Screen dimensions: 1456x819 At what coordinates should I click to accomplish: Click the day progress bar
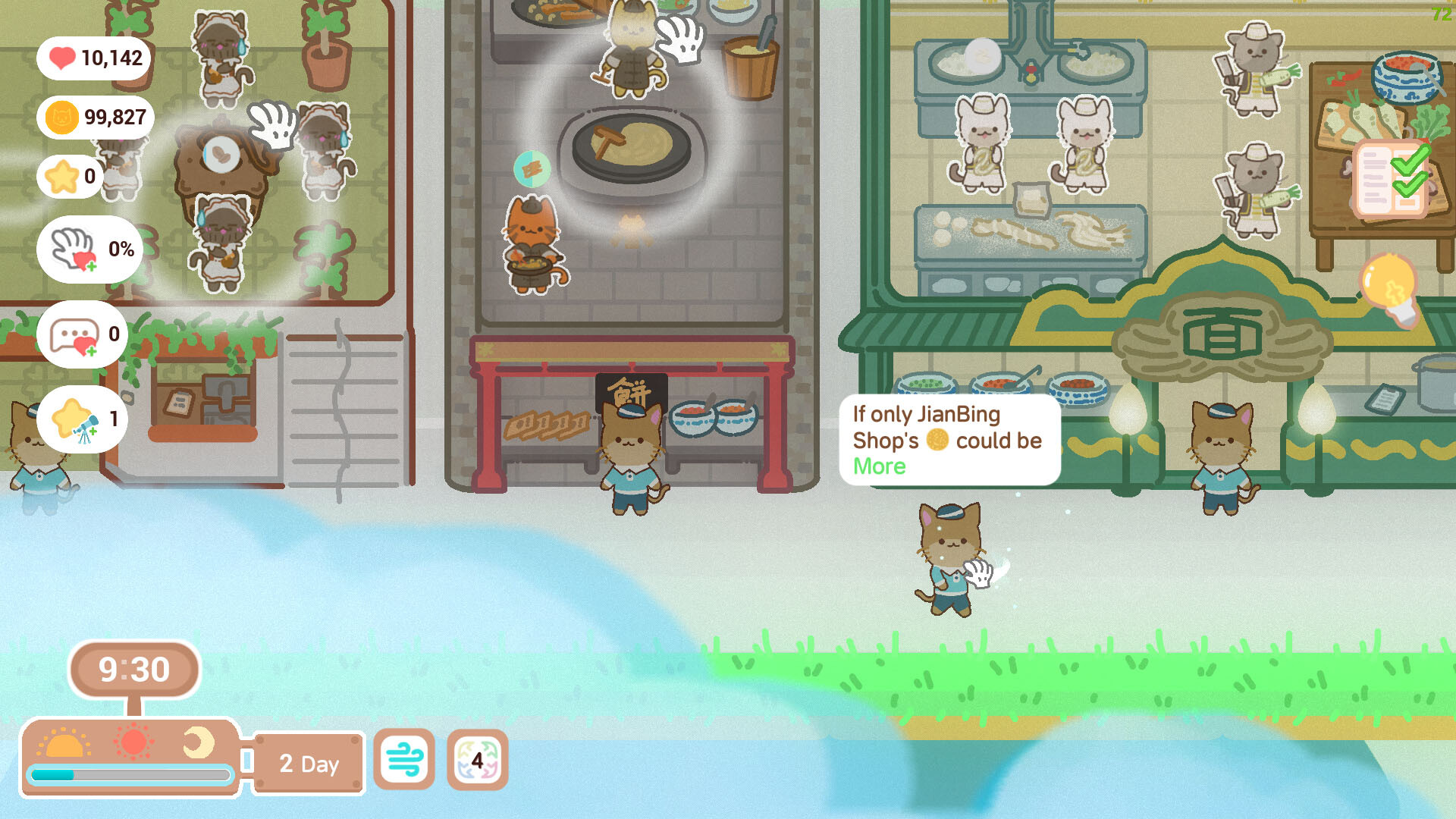130,774
